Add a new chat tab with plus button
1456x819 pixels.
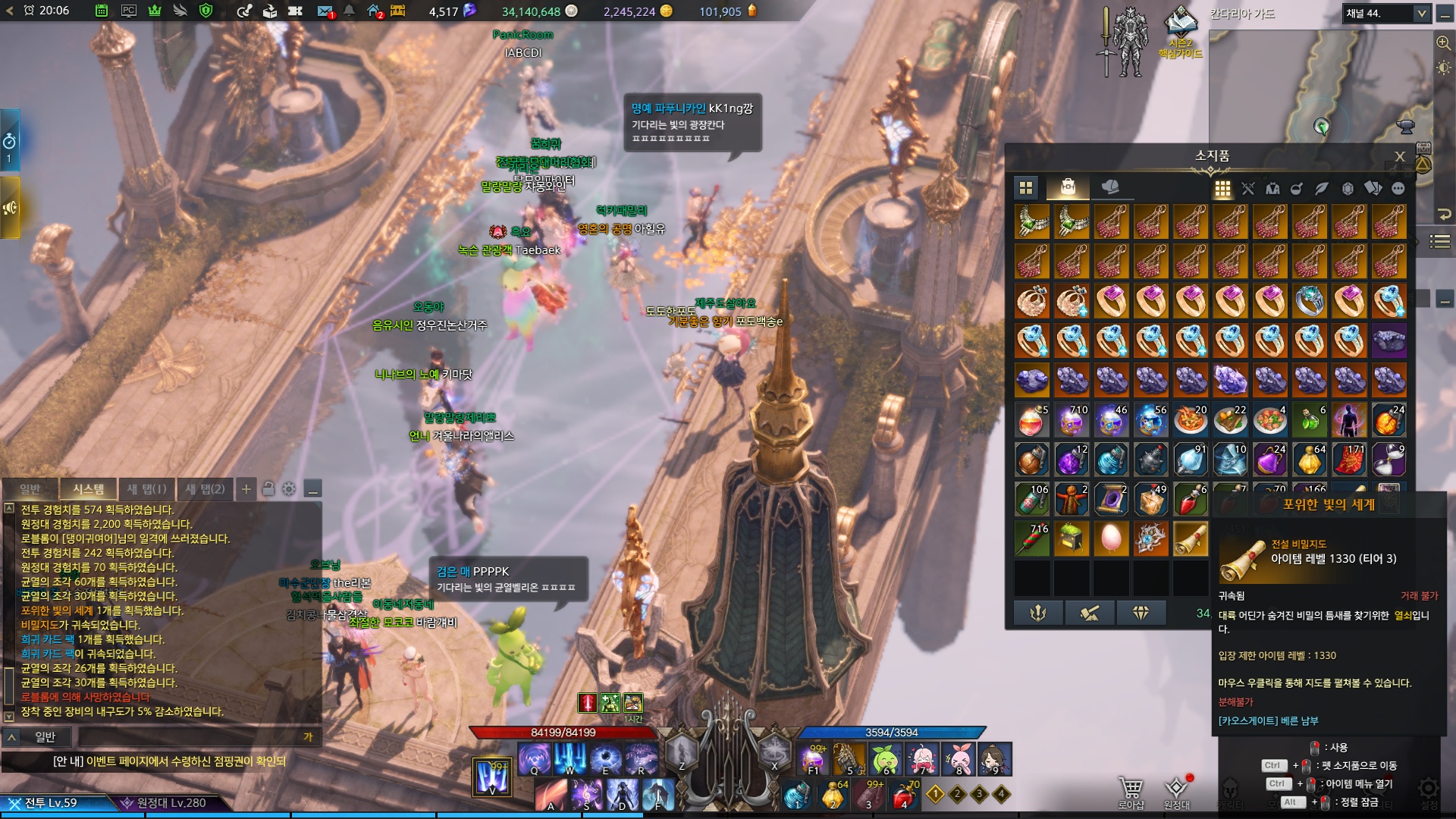246,489
